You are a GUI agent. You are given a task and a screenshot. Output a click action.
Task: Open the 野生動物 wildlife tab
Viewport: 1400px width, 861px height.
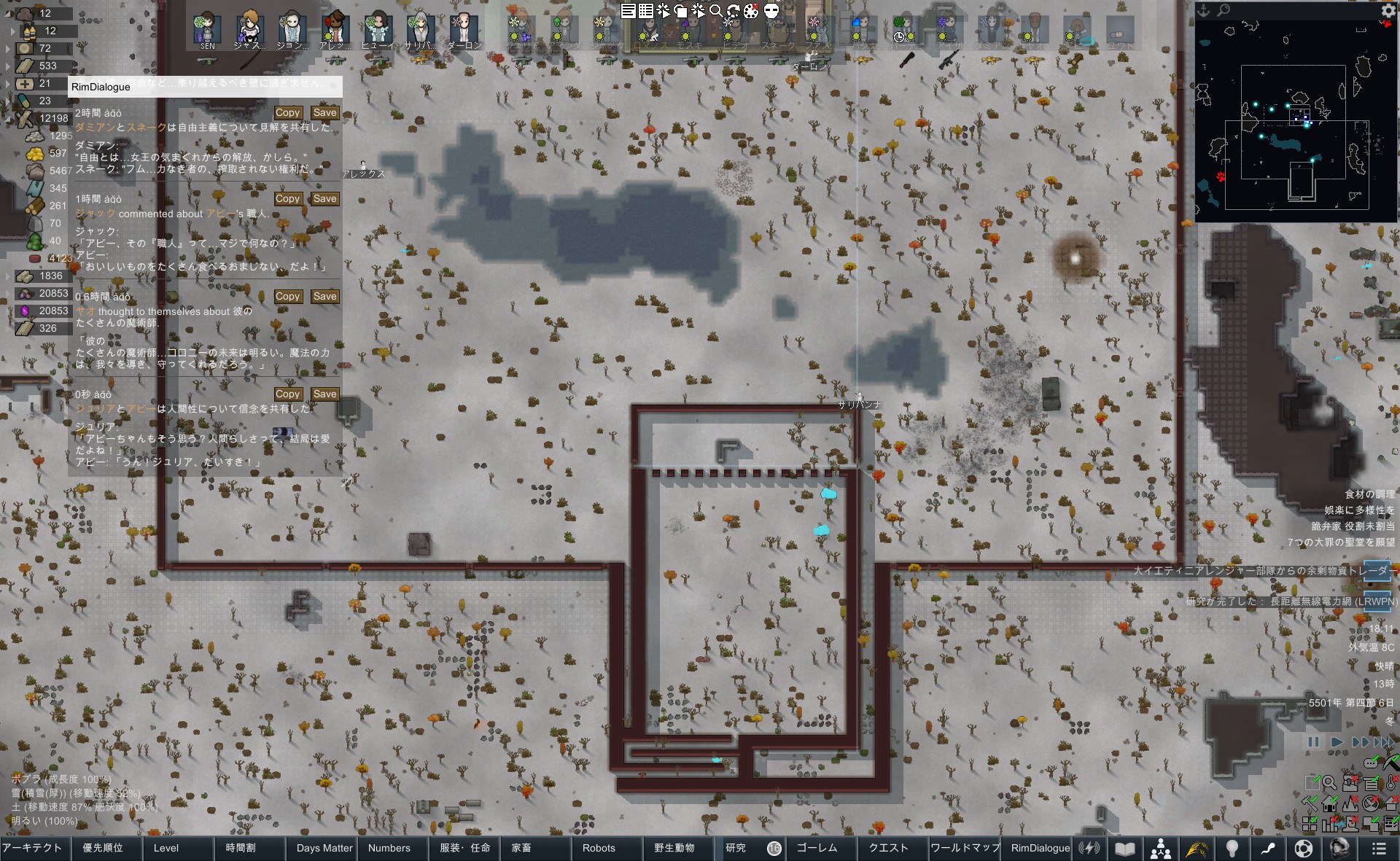tap(674, 848)
